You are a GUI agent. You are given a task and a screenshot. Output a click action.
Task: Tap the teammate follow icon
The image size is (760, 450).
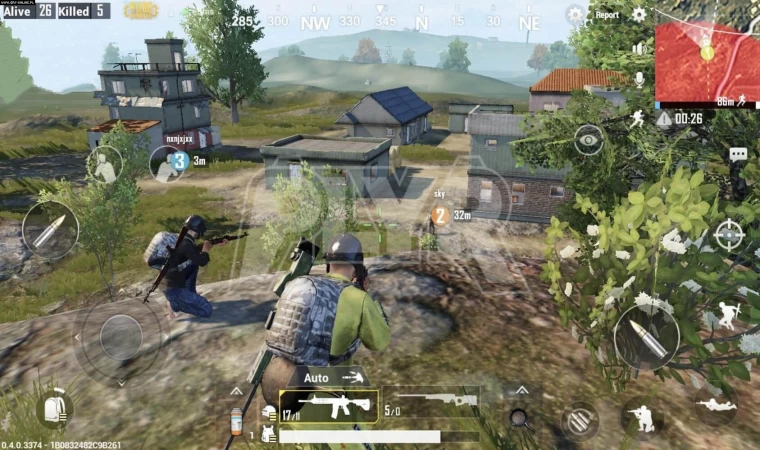point(104,165)
